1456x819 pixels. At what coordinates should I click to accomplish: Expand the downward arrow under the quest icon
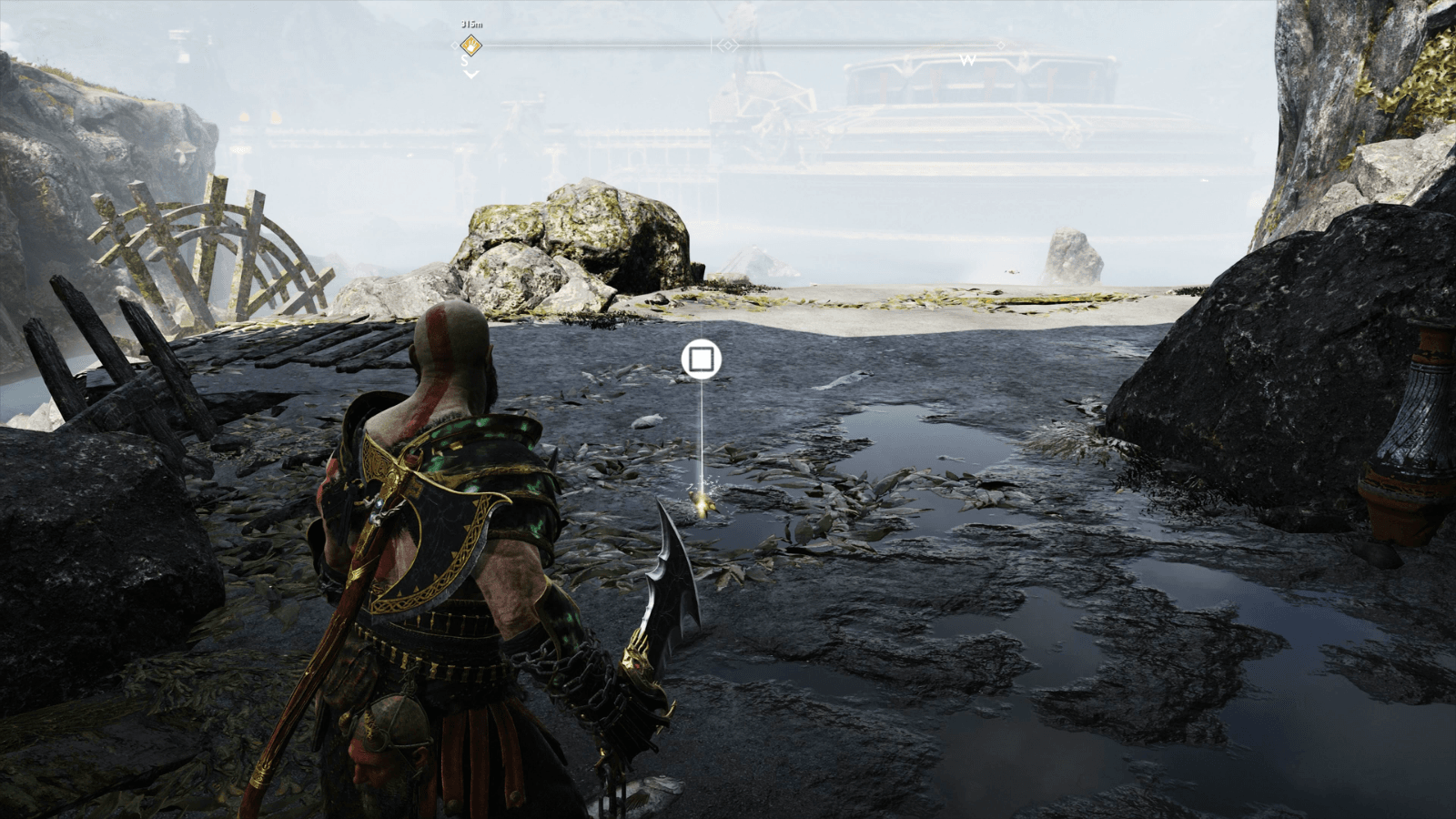(470, 73)
